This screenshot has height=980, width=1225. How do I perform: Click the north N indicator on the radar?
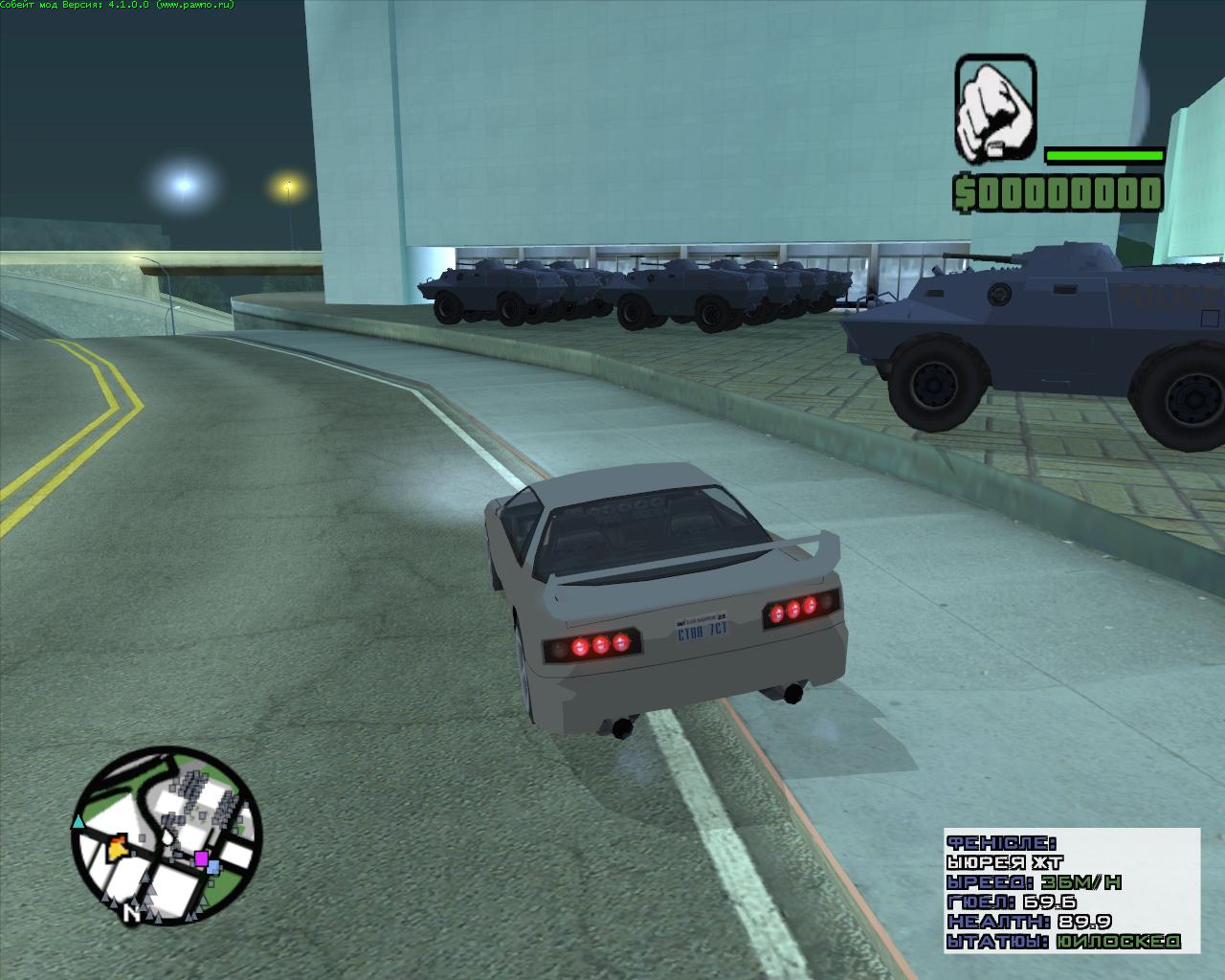coord(130,915)
